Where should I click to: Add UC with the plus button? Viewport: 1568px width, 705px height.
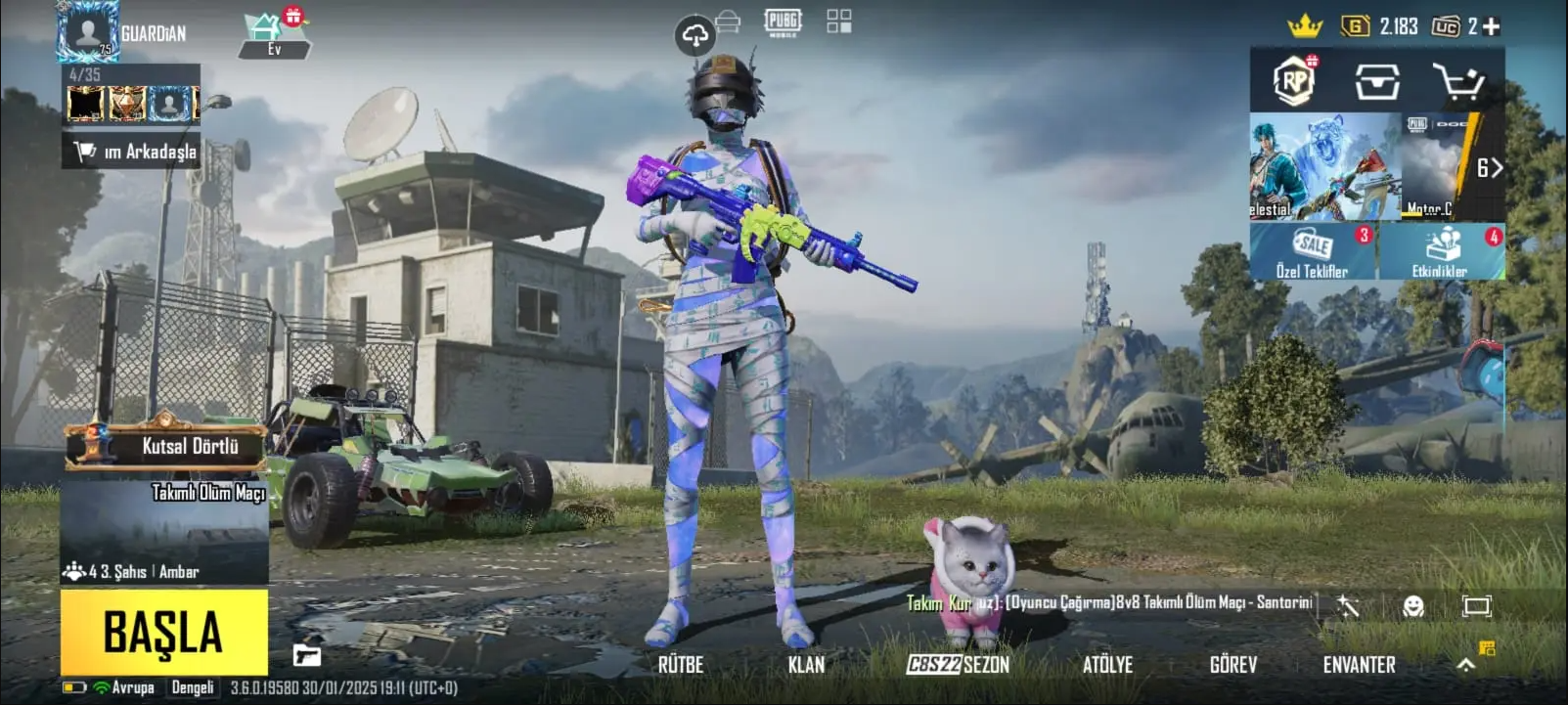(x=1492, y=26)
